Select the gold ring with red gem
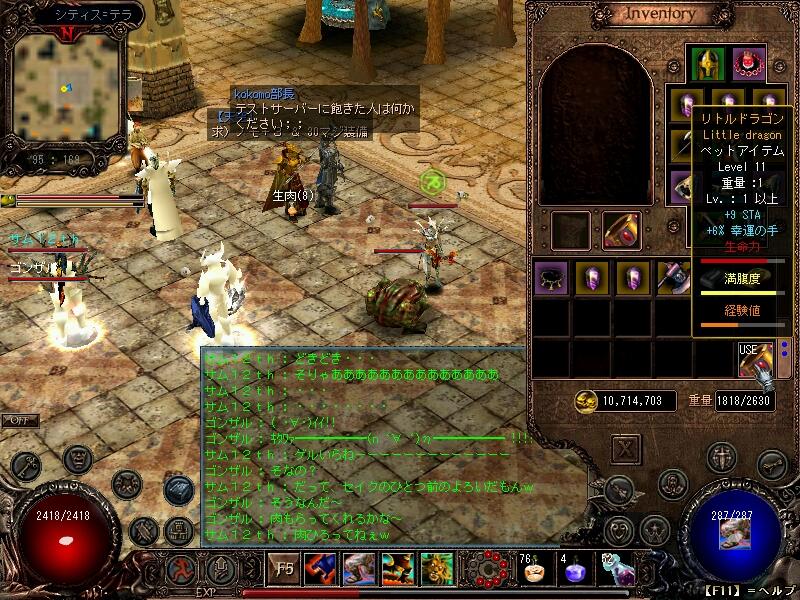Image resolution: width=800 pixels, height=600 pixels. point(623,230)
